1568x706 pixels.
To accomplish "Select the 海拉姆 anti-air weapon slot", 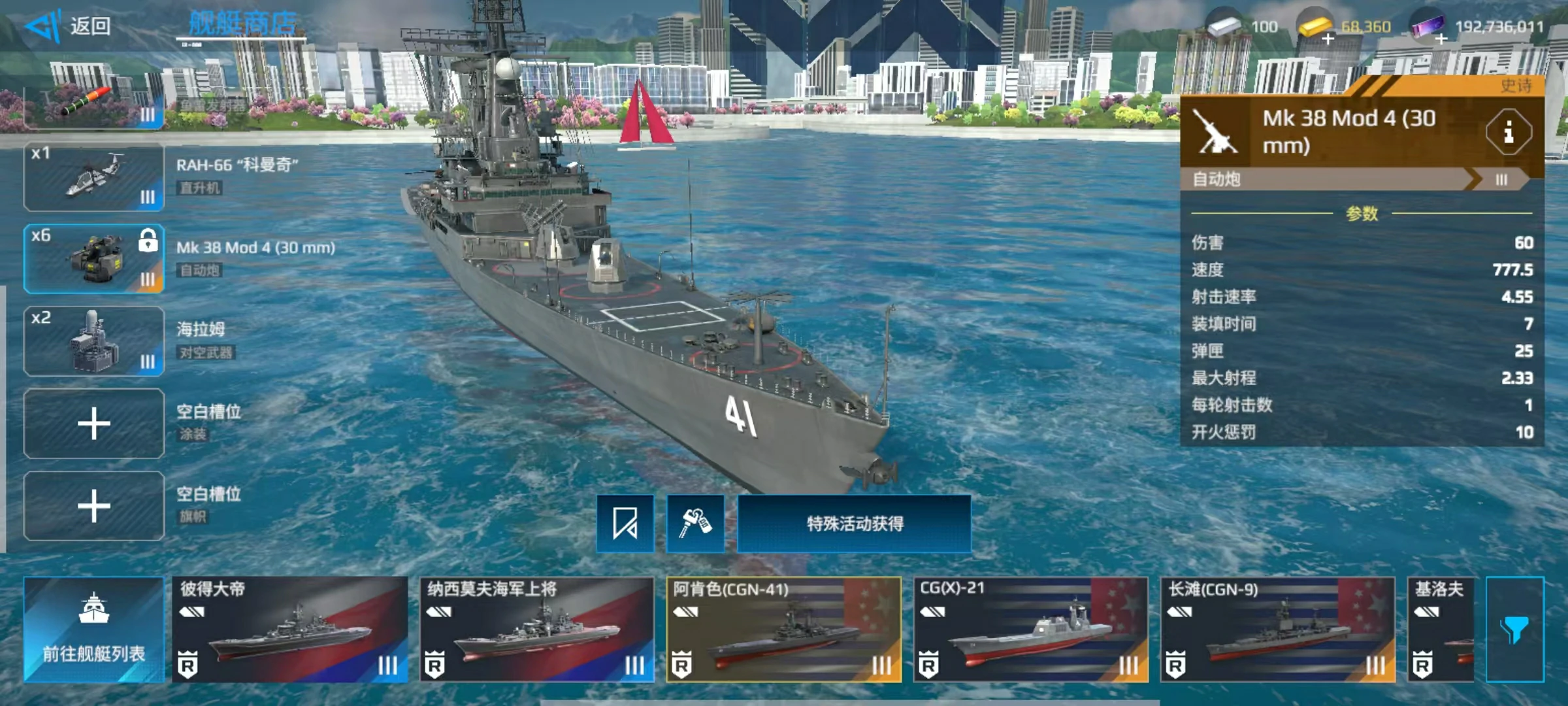I will tap(94, 342).
